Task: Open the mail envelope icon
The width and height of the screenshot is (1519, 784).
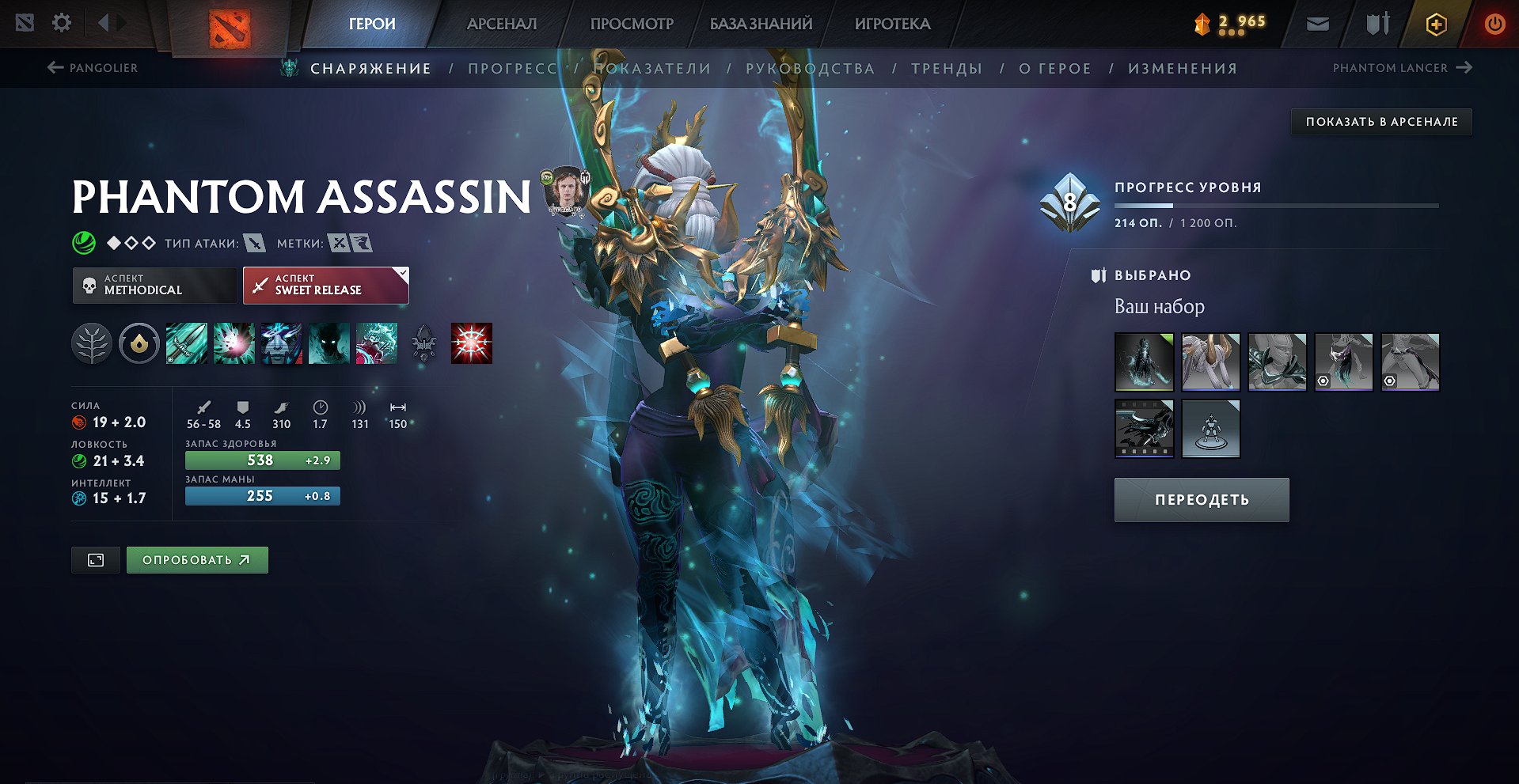Action: (x=1317, y=24)
